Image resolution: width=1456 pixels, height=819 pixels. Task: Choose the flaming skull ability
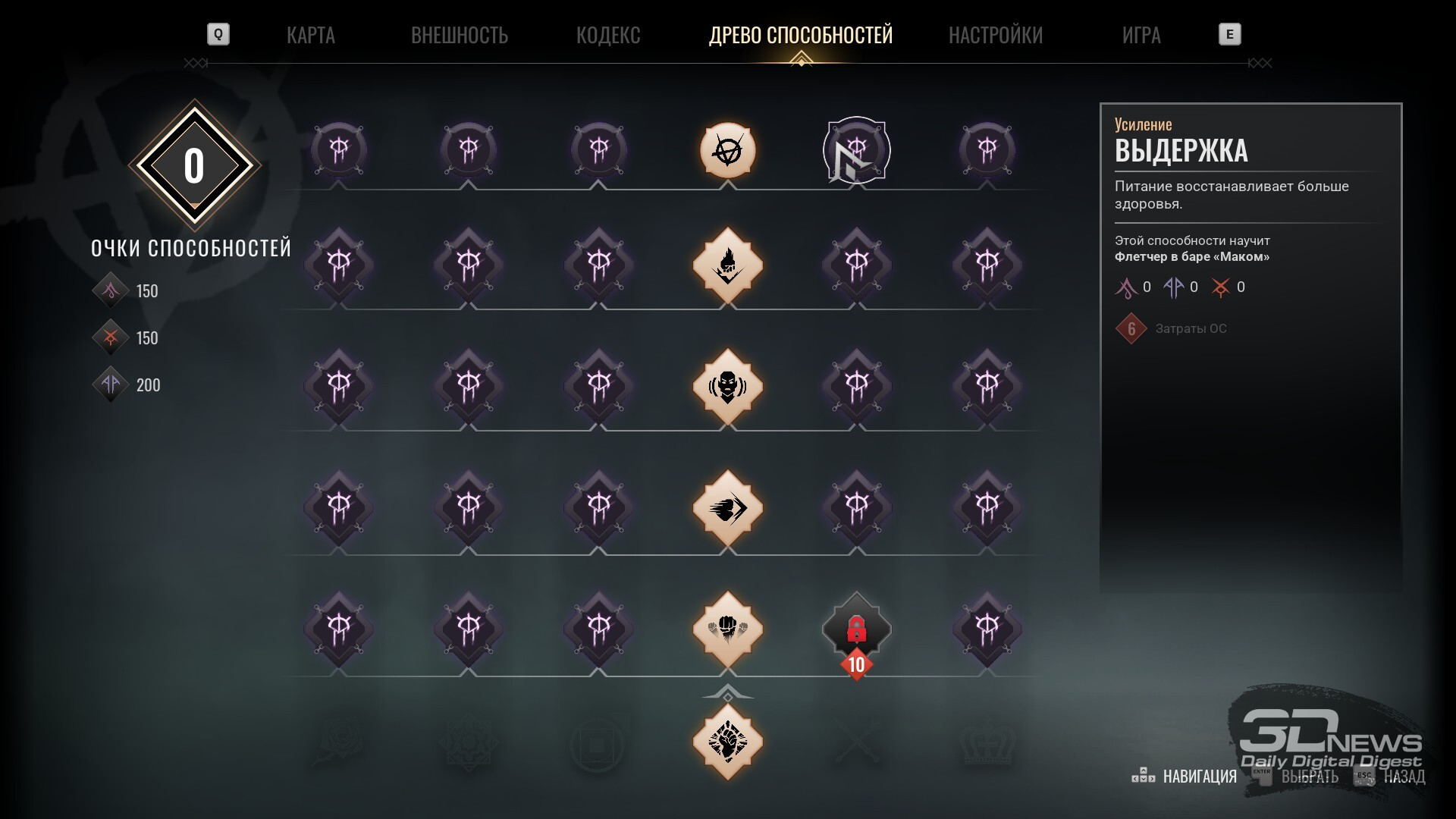728,265
